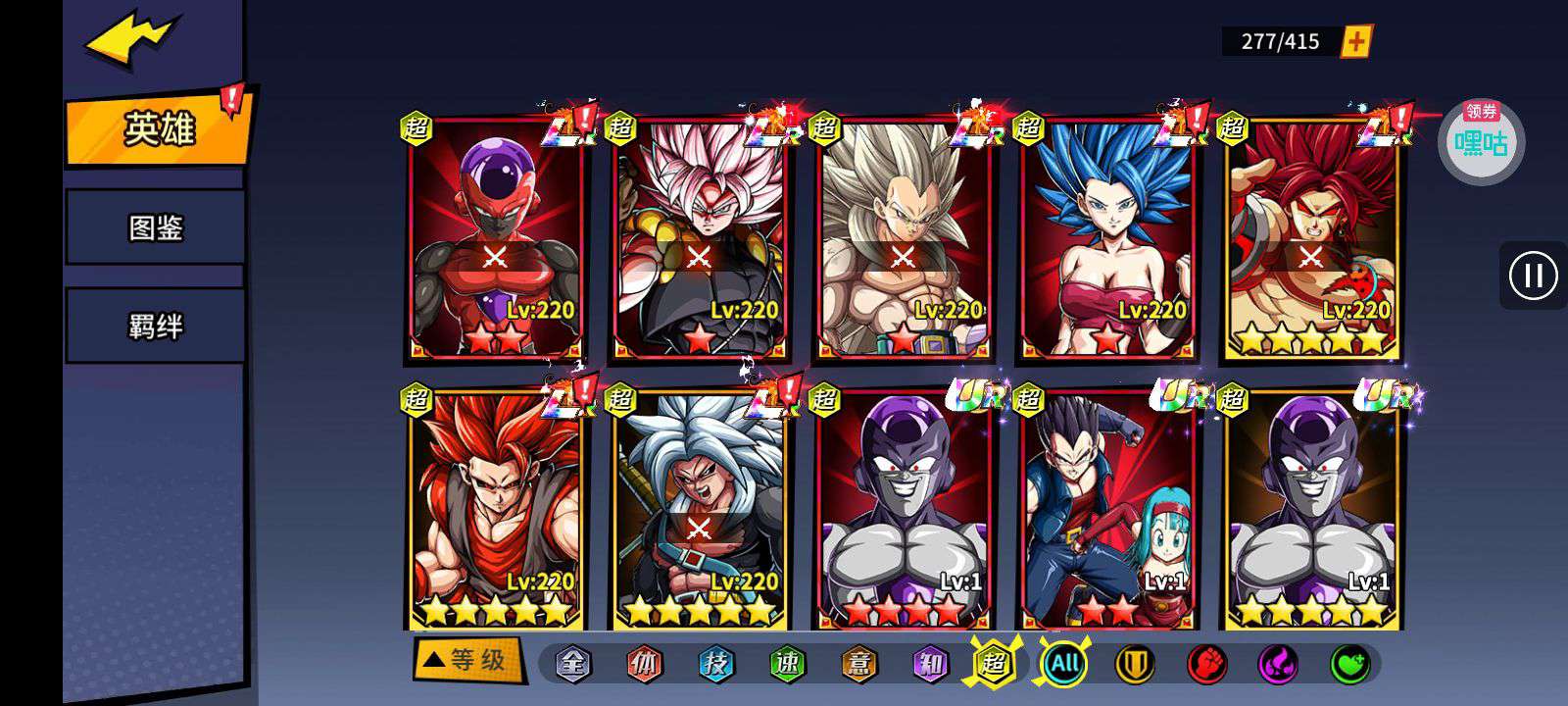Screen dimensions: 1568x706
Task: Choose the green heart support filter
Action: [x=1349, y=664]
